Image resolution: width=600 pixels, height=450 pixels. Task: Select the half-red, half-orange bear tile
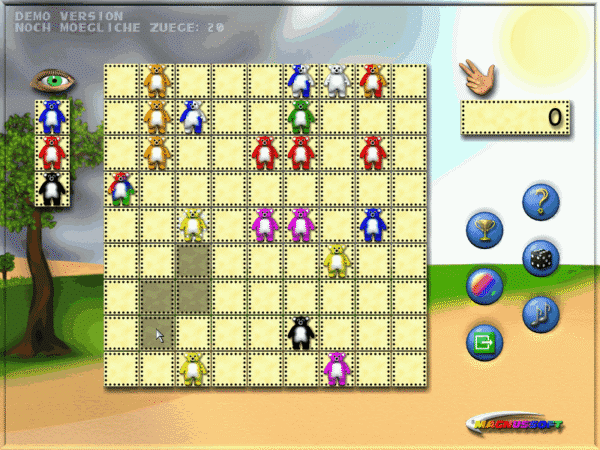(373, 80)
